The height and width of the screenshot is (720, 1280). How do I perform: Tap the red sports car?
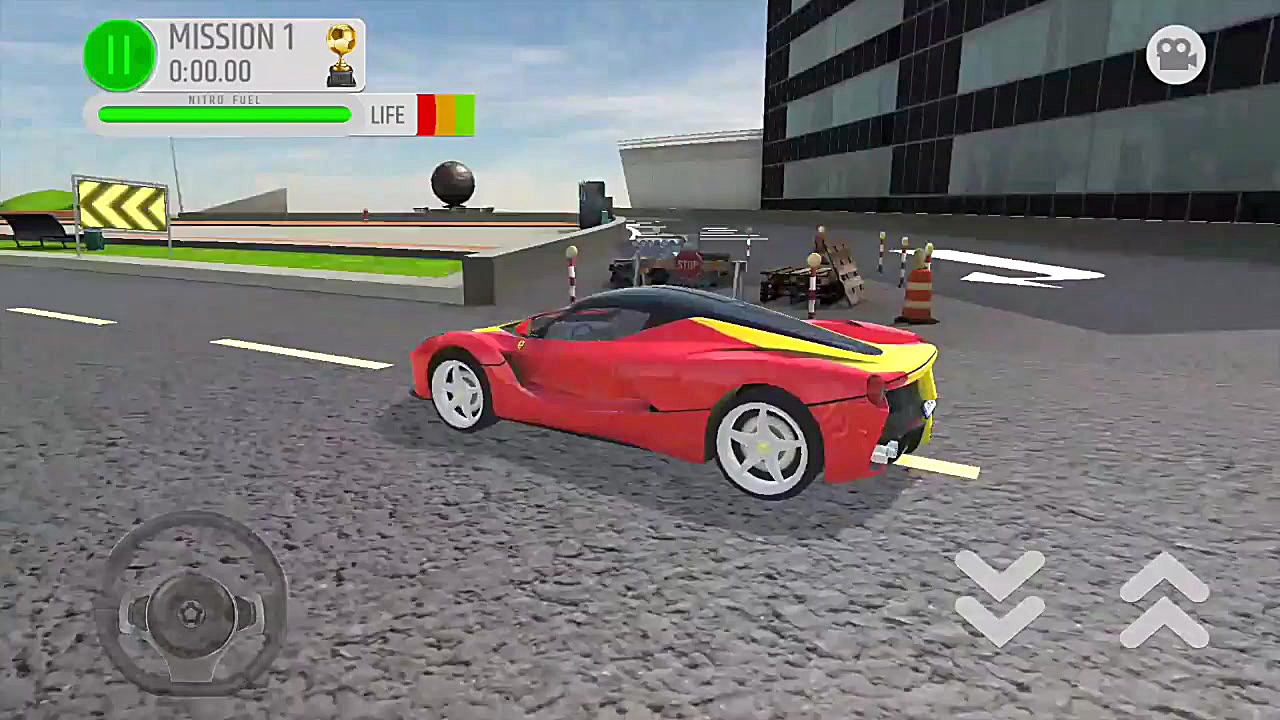(x=680, y=390)
